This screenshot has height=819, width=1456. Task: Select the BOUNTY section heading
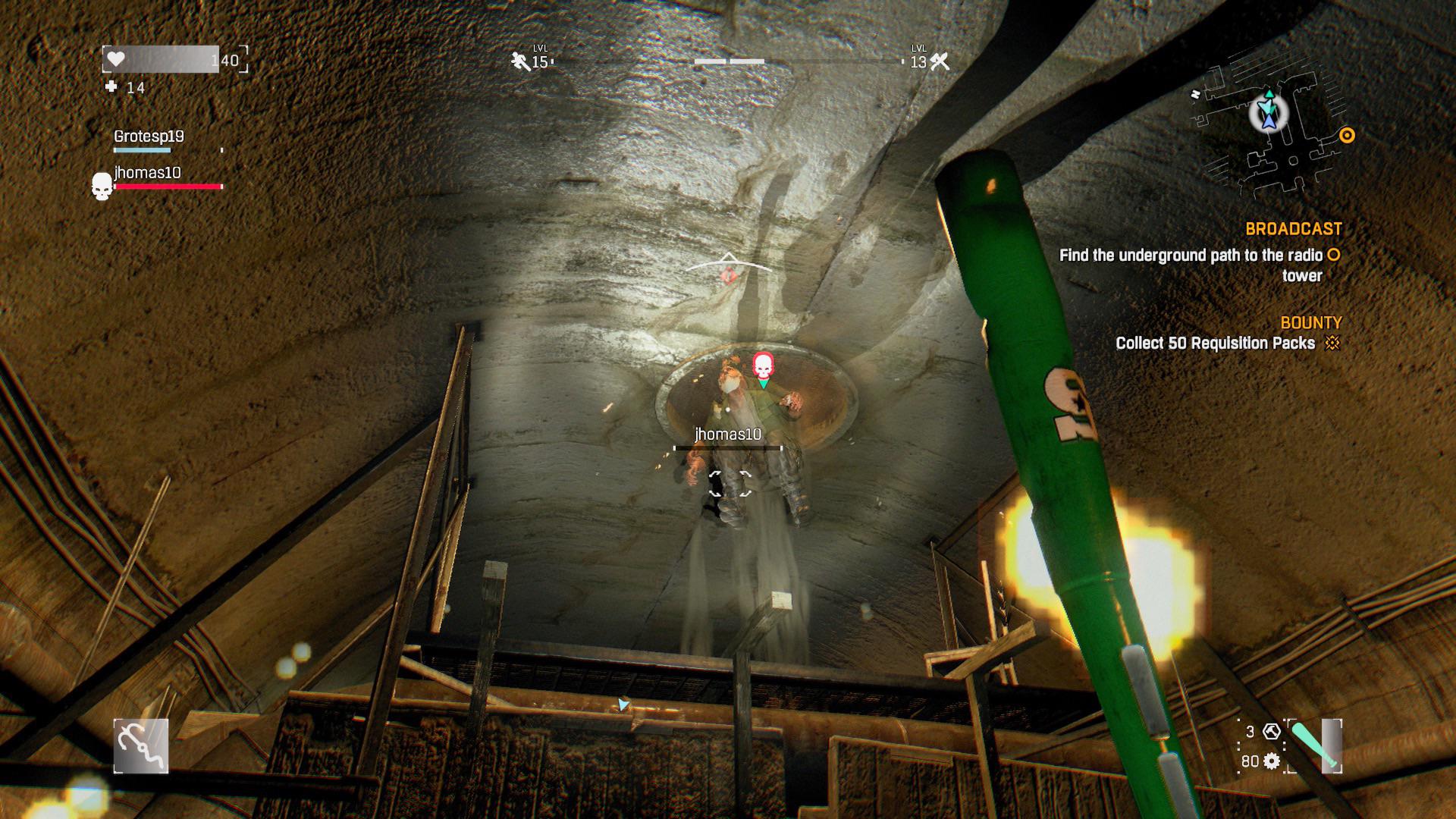pos(1310,323)
